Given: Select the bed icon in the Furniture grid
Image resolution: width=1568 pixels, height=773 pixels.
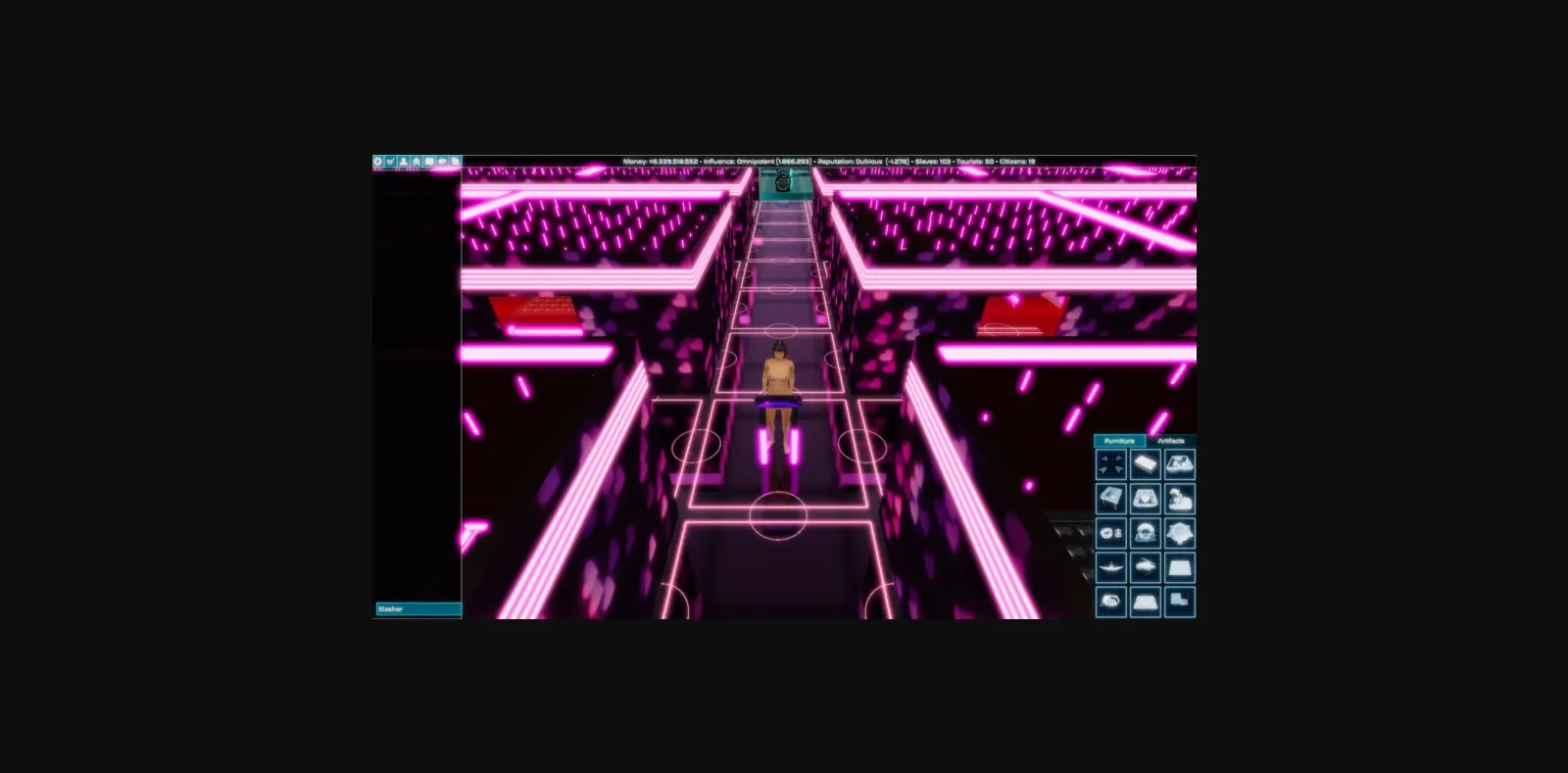Looking at the screenshot, I should [x=1146, y=464].
